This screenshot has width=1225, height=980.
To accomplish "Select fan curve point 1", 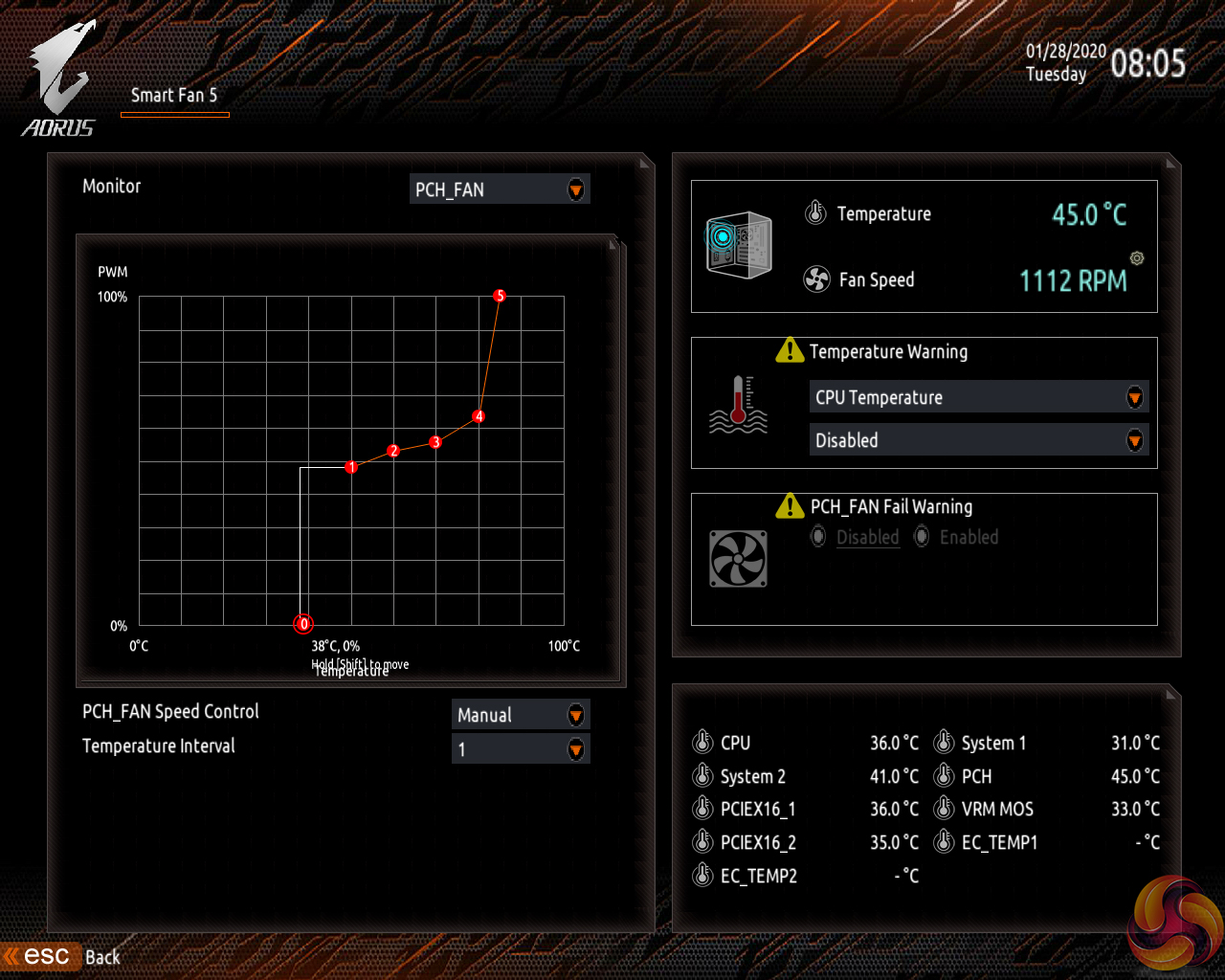I will (x=351, y=467).
